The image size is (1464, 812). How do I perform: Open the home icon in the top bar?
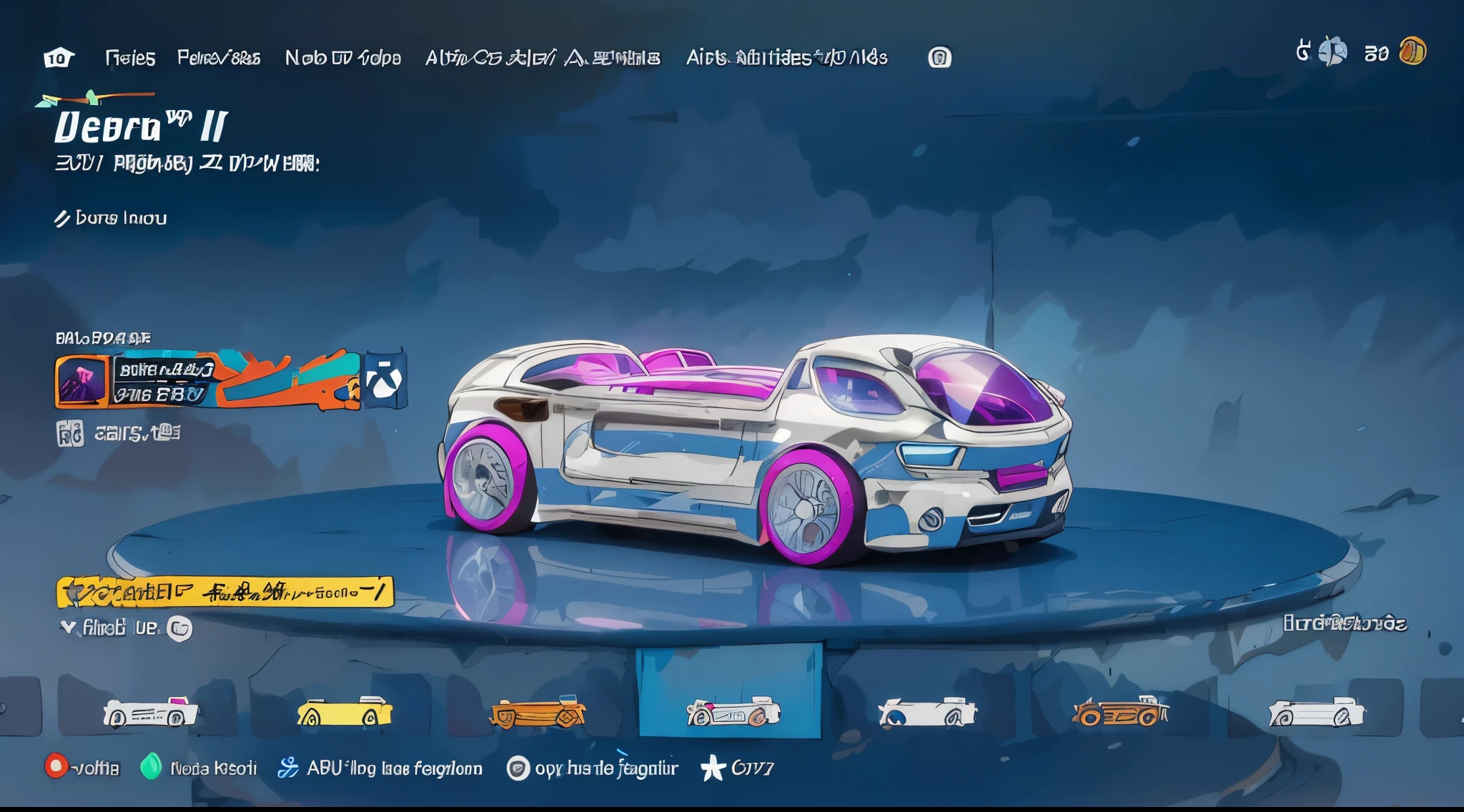pos(59,58)
